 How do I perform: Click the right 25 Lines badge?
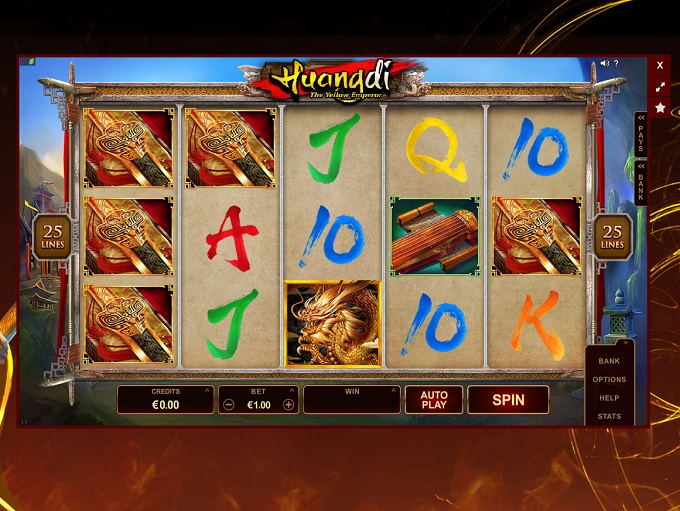click(x=613, y=235)
